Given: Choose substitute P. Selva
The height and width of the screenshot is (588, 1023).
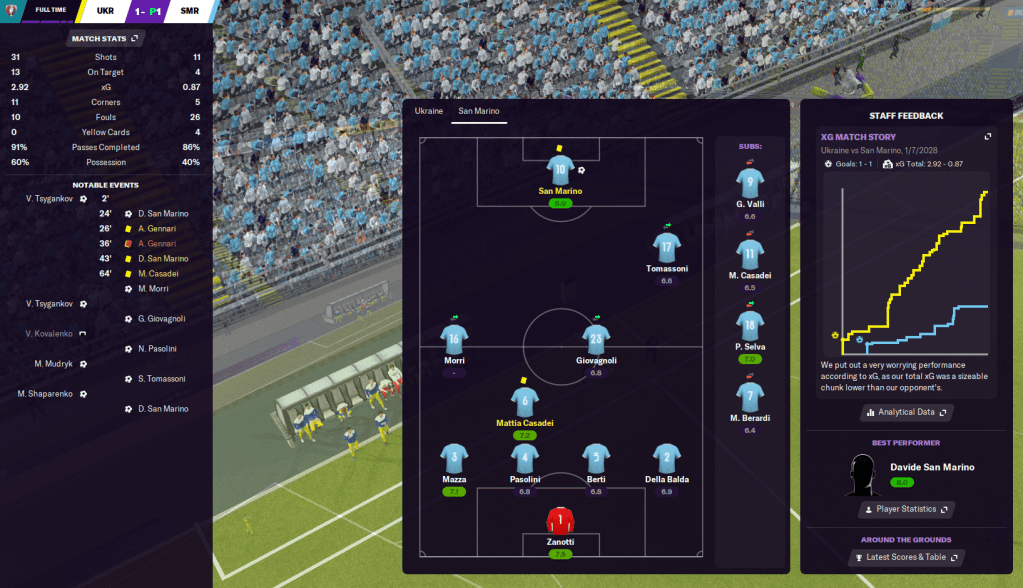Looking at the screenshot, I should click(x=750, y=324).
